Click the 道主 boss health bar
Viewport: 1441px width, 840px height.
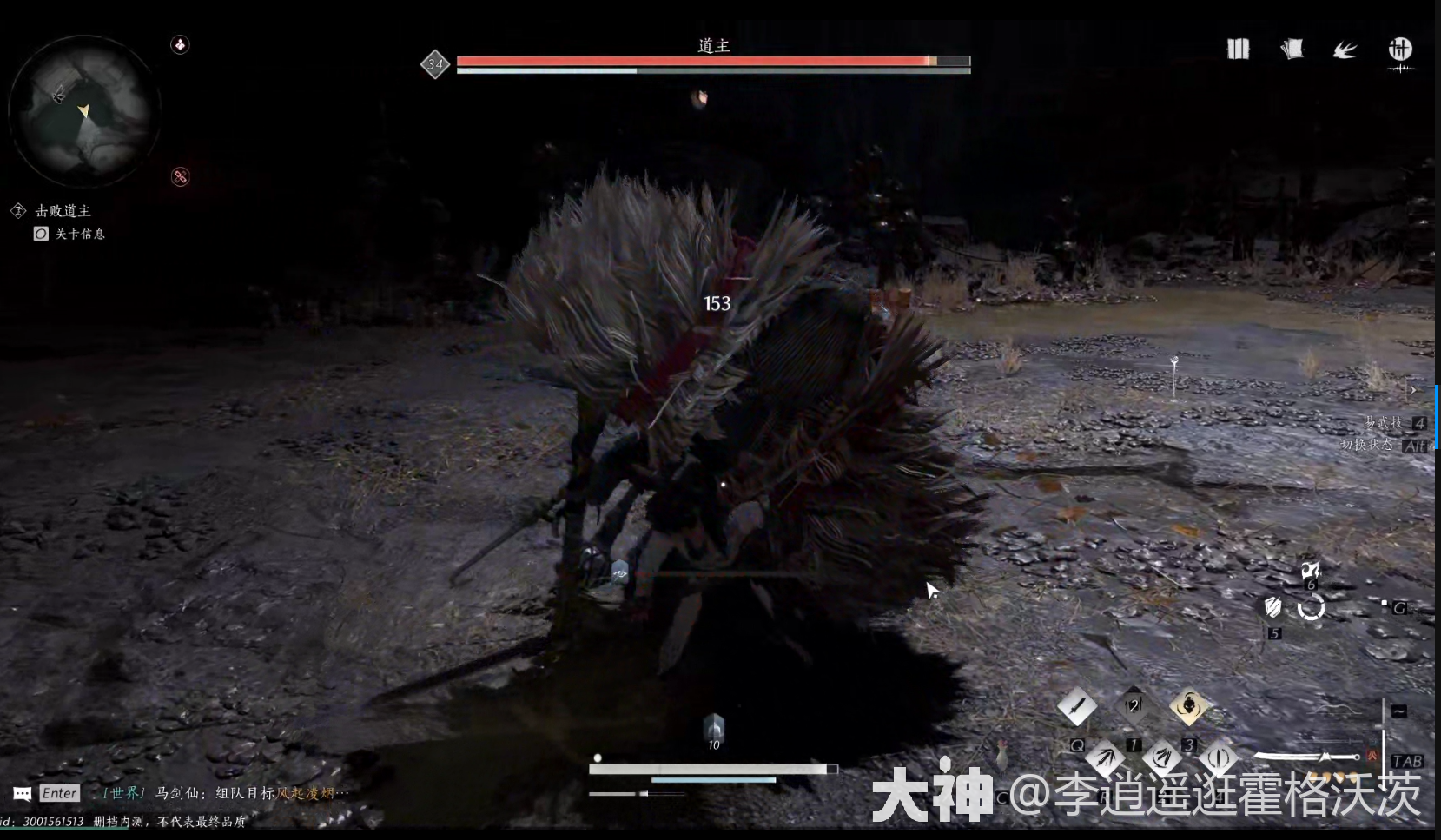tap(712, 62)
